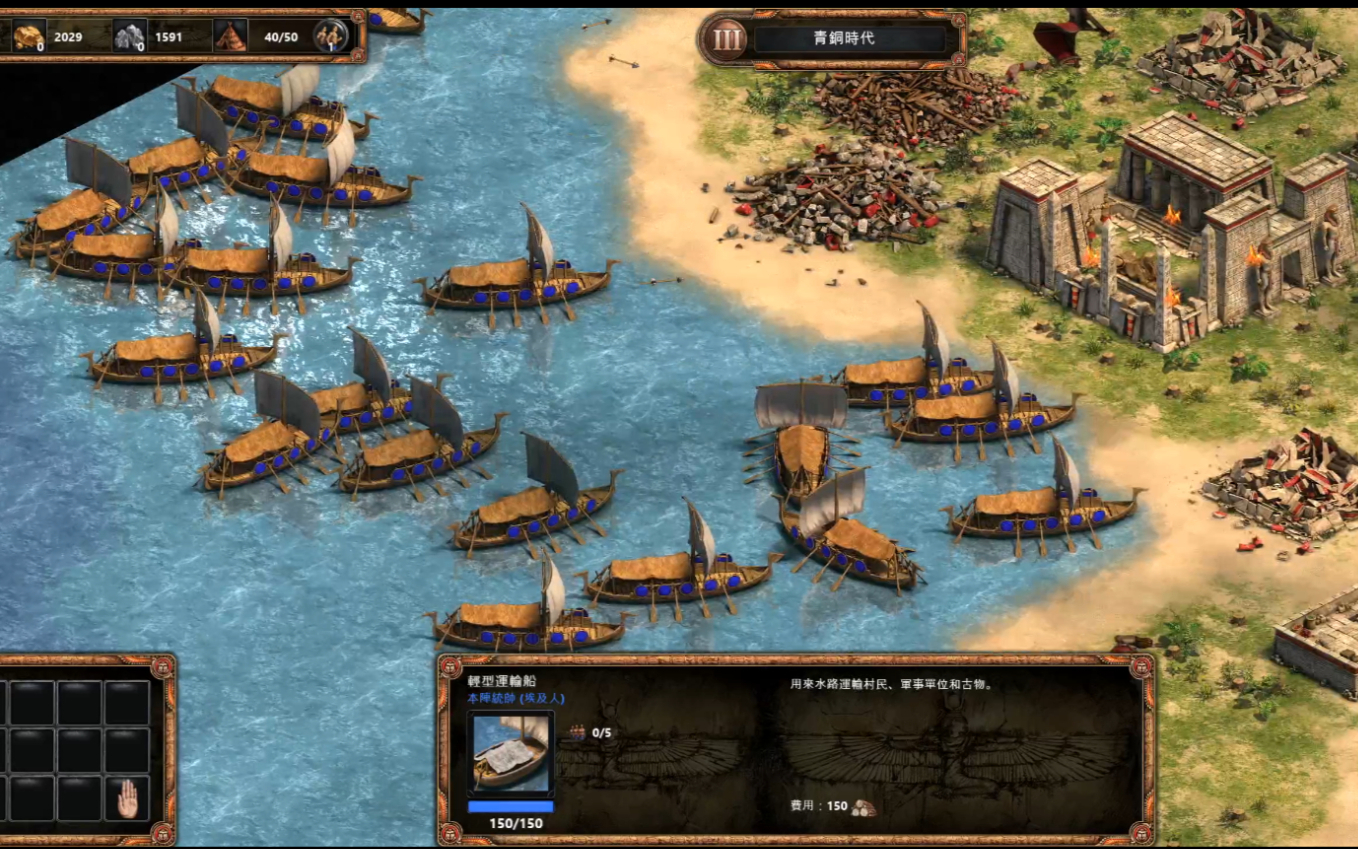Click the population tent icon
The image size is (1358, 849).
(x=230, y=37)
